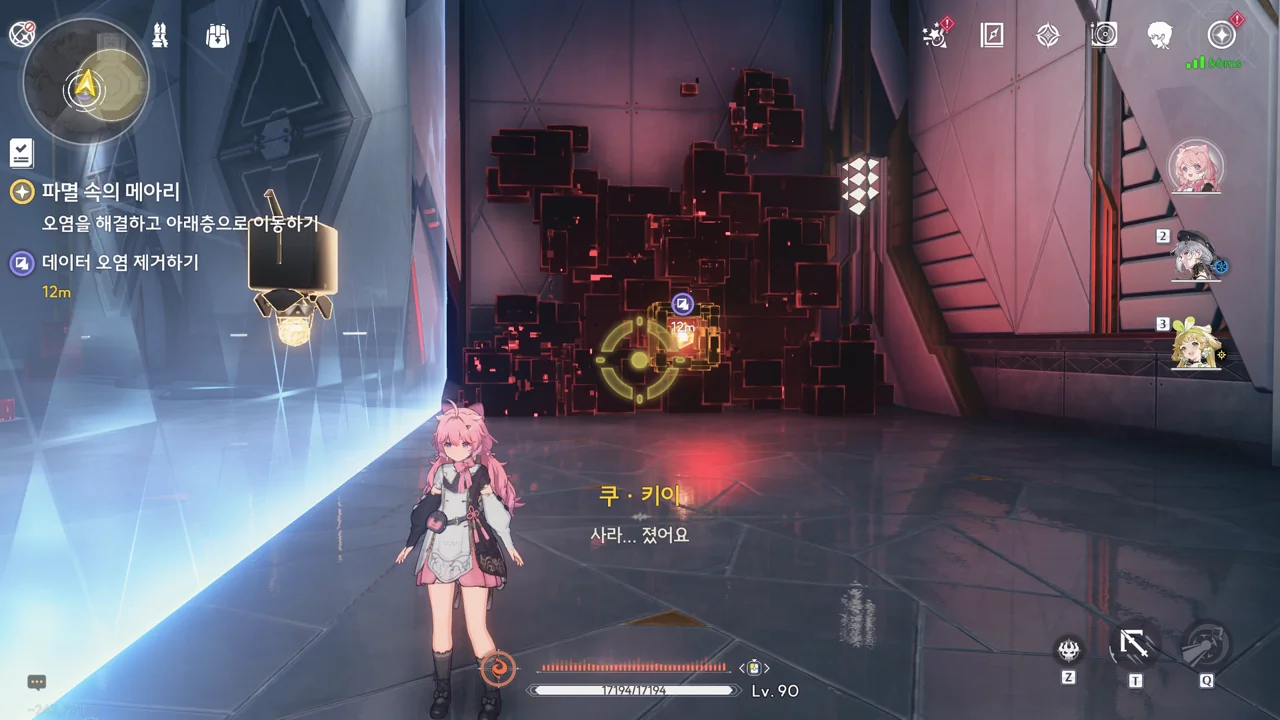The width and height of the screenshot is (1280, 720).
Task: Click the globe icon beside the minimap
Action: click(x=21, y=34)
